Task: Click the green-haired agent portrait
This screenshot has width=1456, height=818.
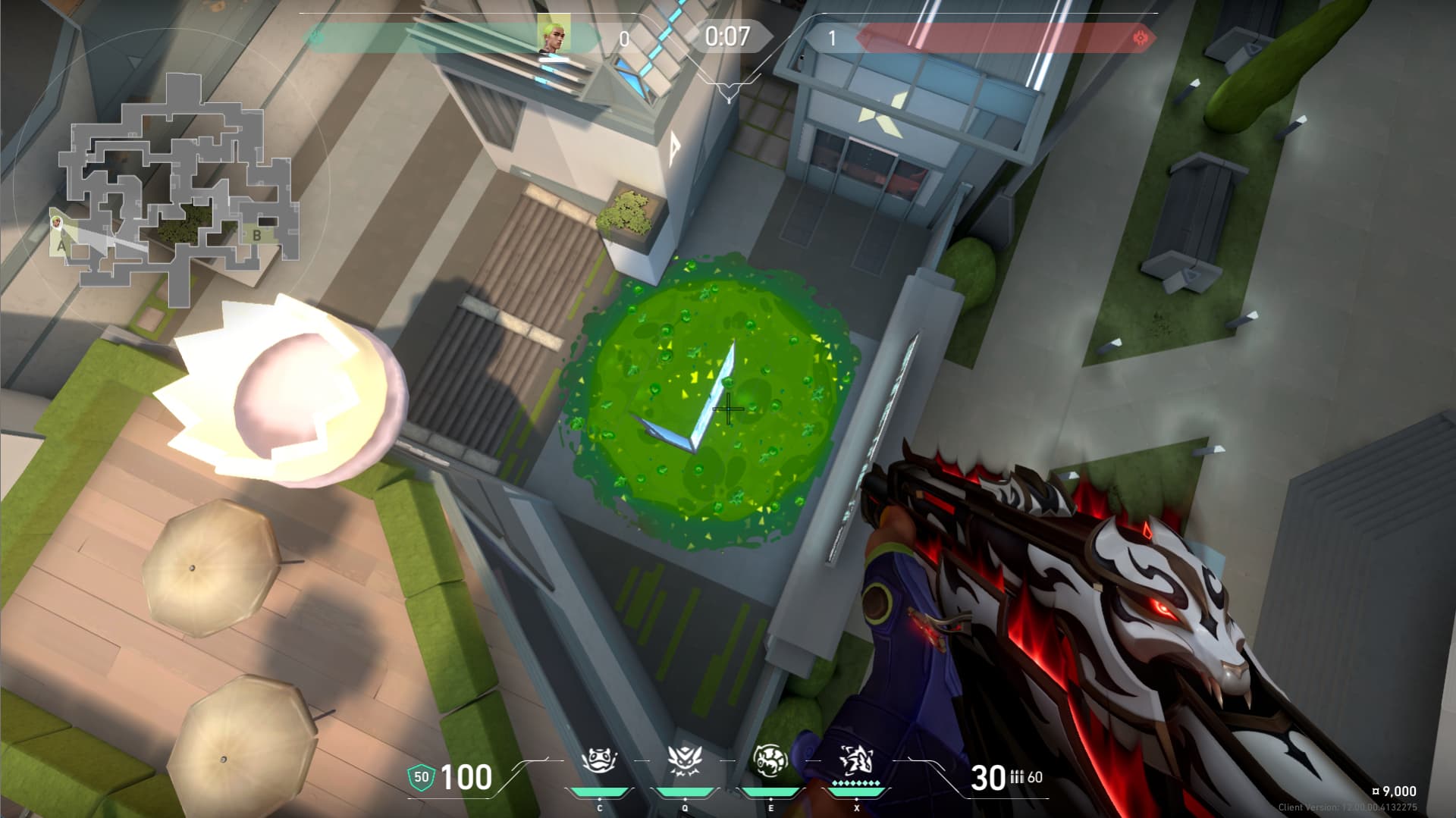Action: 554,35
